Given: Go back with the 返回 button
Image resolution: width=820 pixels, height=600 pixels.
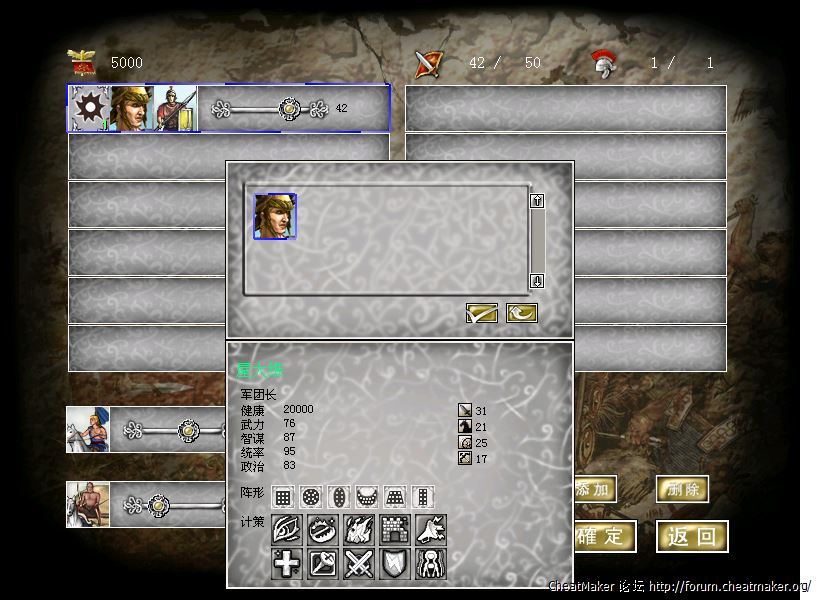Looking at the screenshot, I should 692,536.
